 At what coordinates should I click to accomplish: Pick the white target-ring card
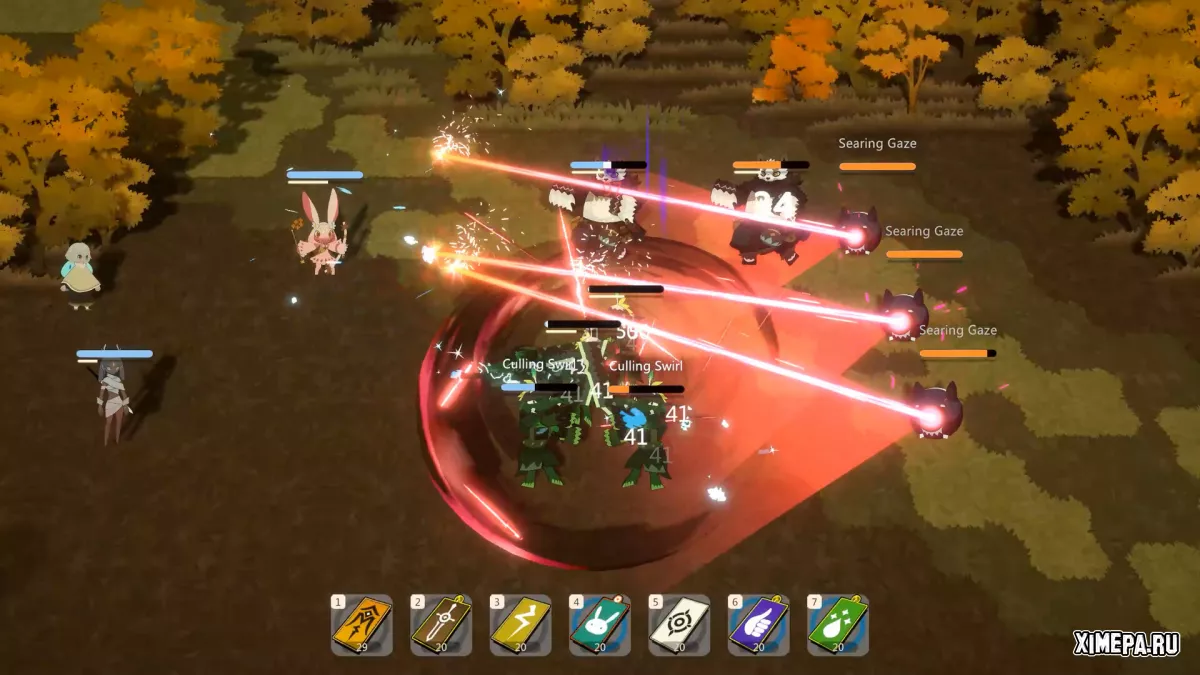(x=679, y=625)
